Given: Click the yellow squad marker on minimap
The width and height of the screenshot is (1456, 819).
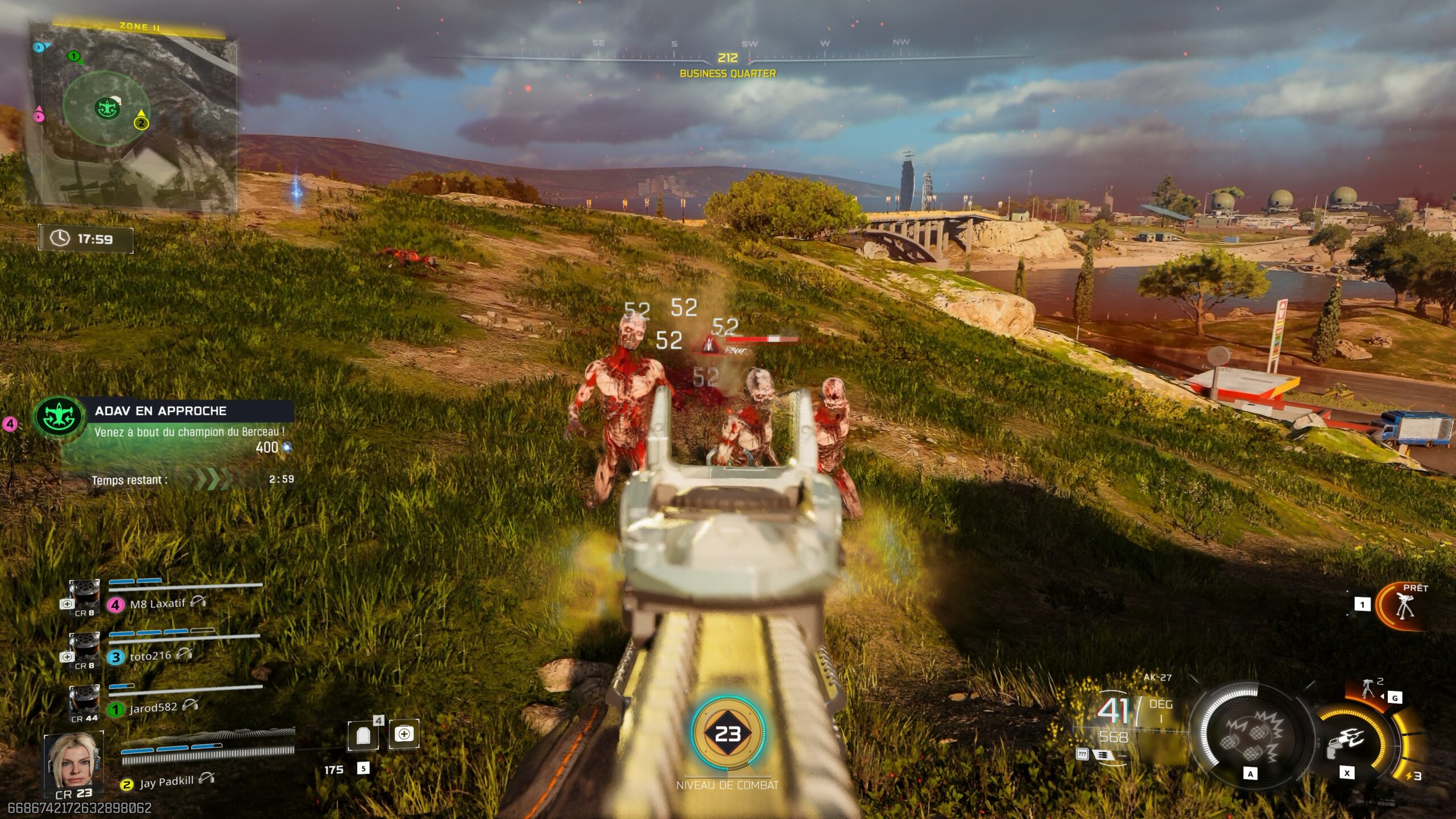Looking at the screenshot, I should 141,122.
